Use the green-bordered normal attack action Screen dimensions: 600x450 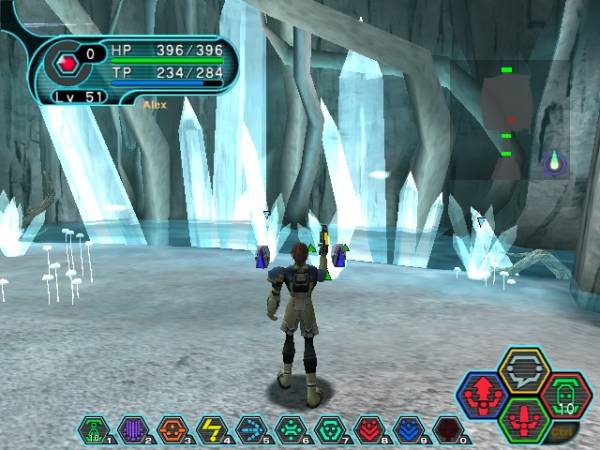tap(524, 418)
